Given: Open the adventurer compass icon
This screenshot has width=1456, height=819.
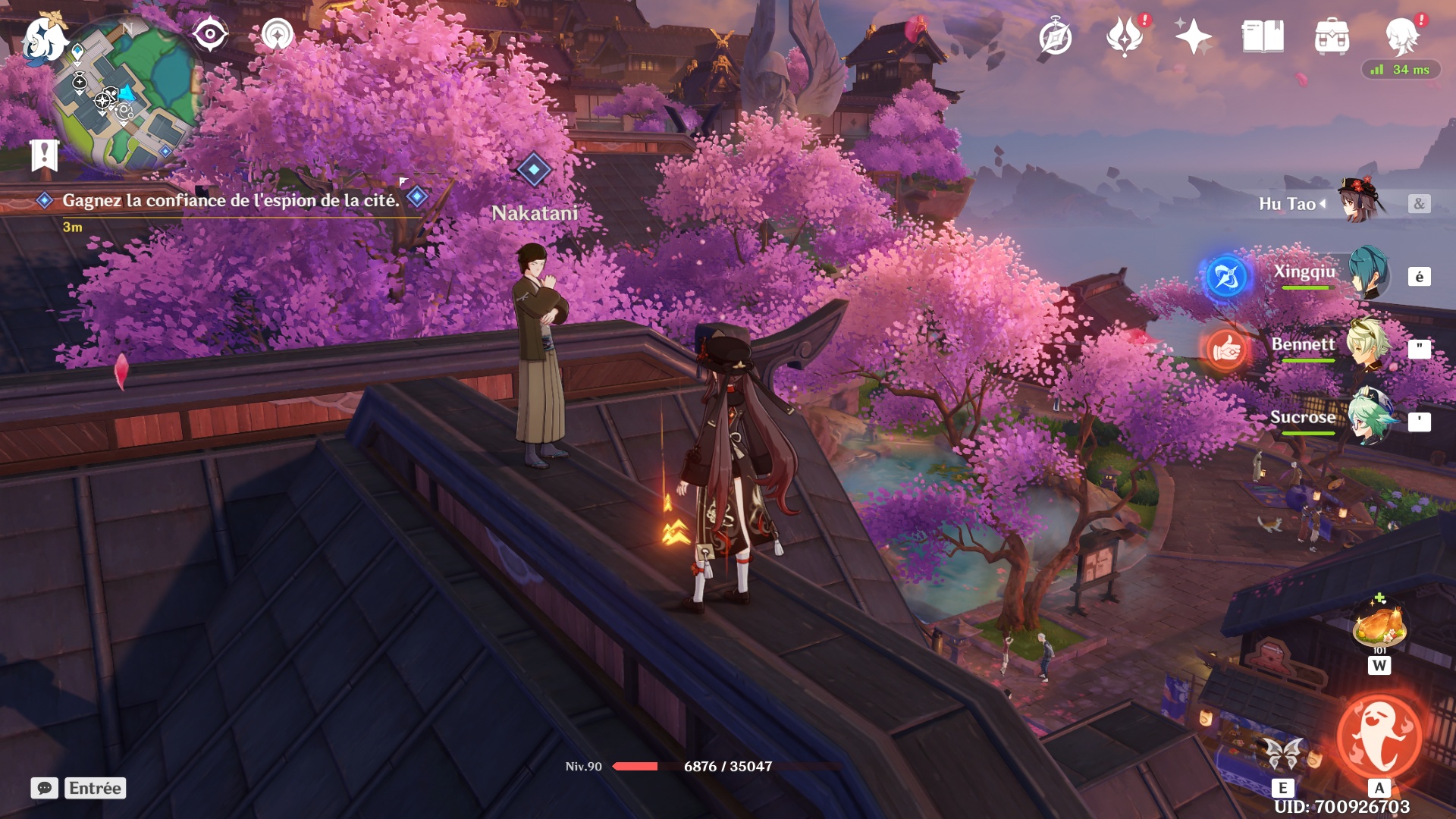Looking at the screenshot, I should click(1055, 37).
